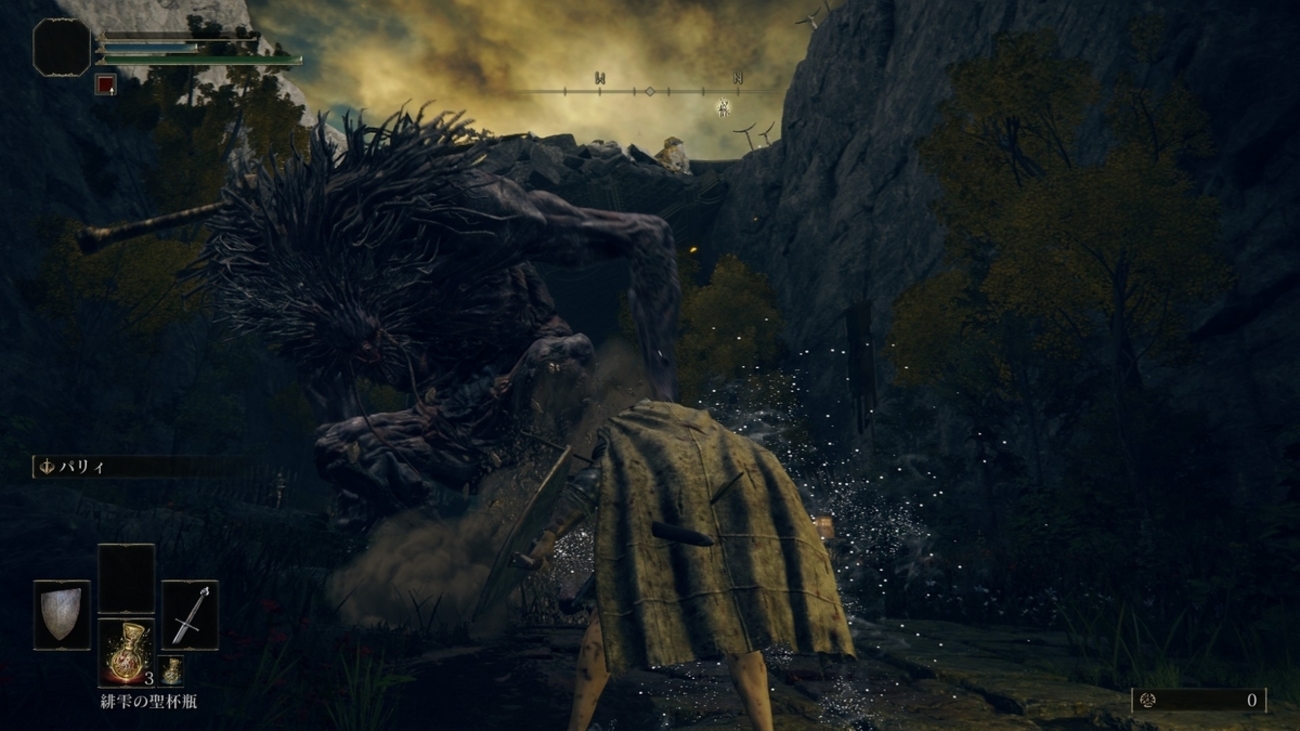This screenshot has height=731, width=1300.
Task: Click the small secondary flask icon
Action: point(172,670)
